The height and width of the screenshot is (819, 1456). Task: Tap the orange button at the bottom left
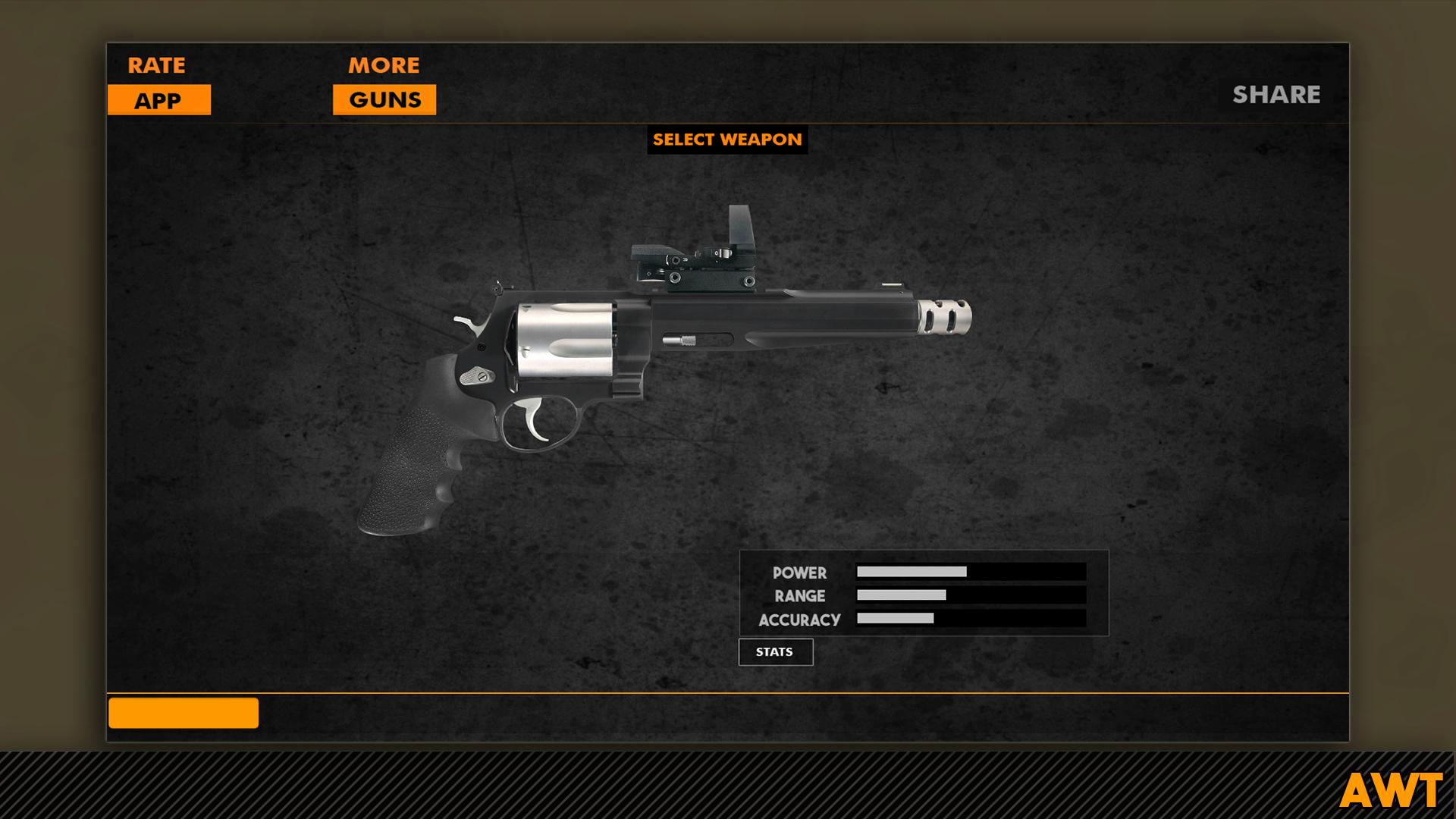coord(182,713)
